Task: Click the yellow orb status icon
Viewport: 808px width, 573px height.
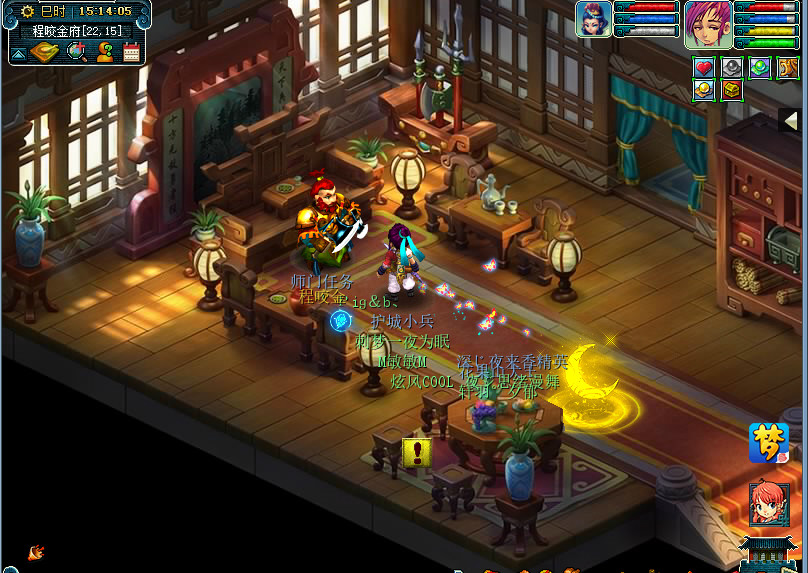Action: coord(704,91)
